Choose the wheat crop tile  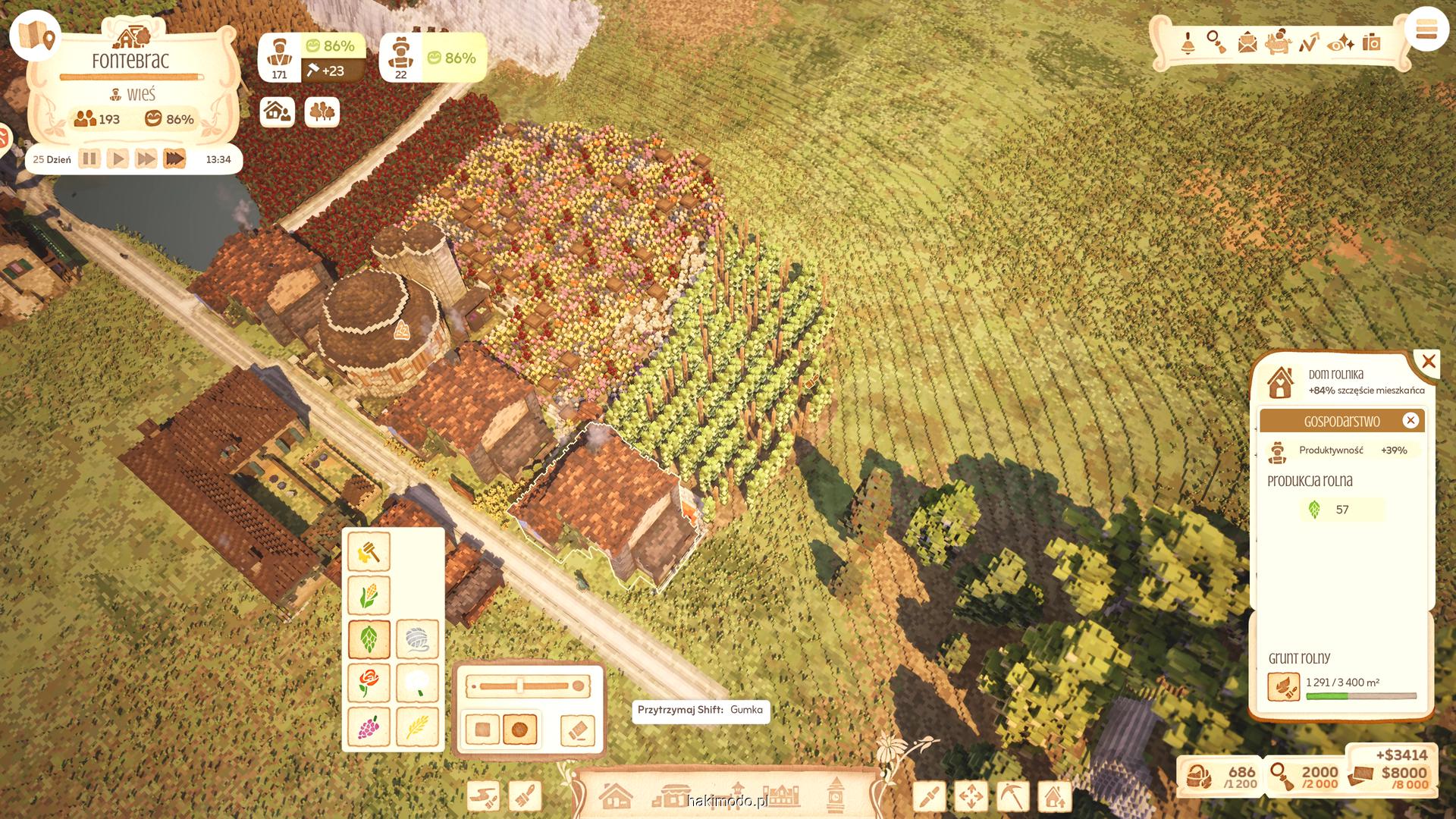click(x=417, y=727)
